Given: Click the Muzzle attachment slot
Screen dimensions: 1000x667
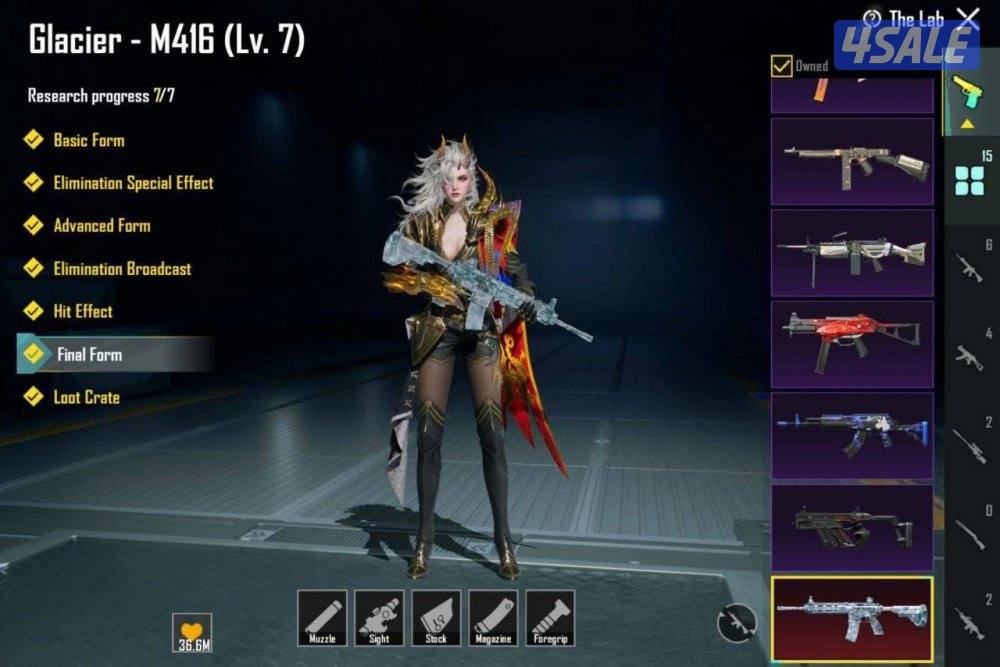Looking at the screenshot, I should point(322,617).
